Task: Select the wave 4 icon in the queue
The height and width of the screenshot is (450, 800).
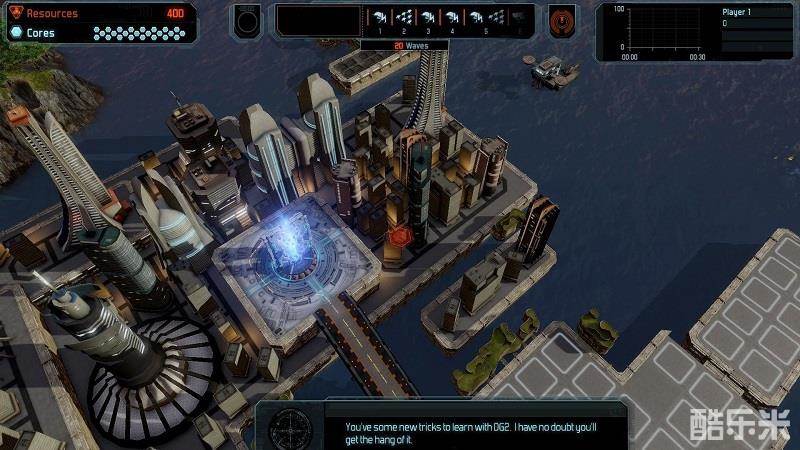Action: point(452,17)
